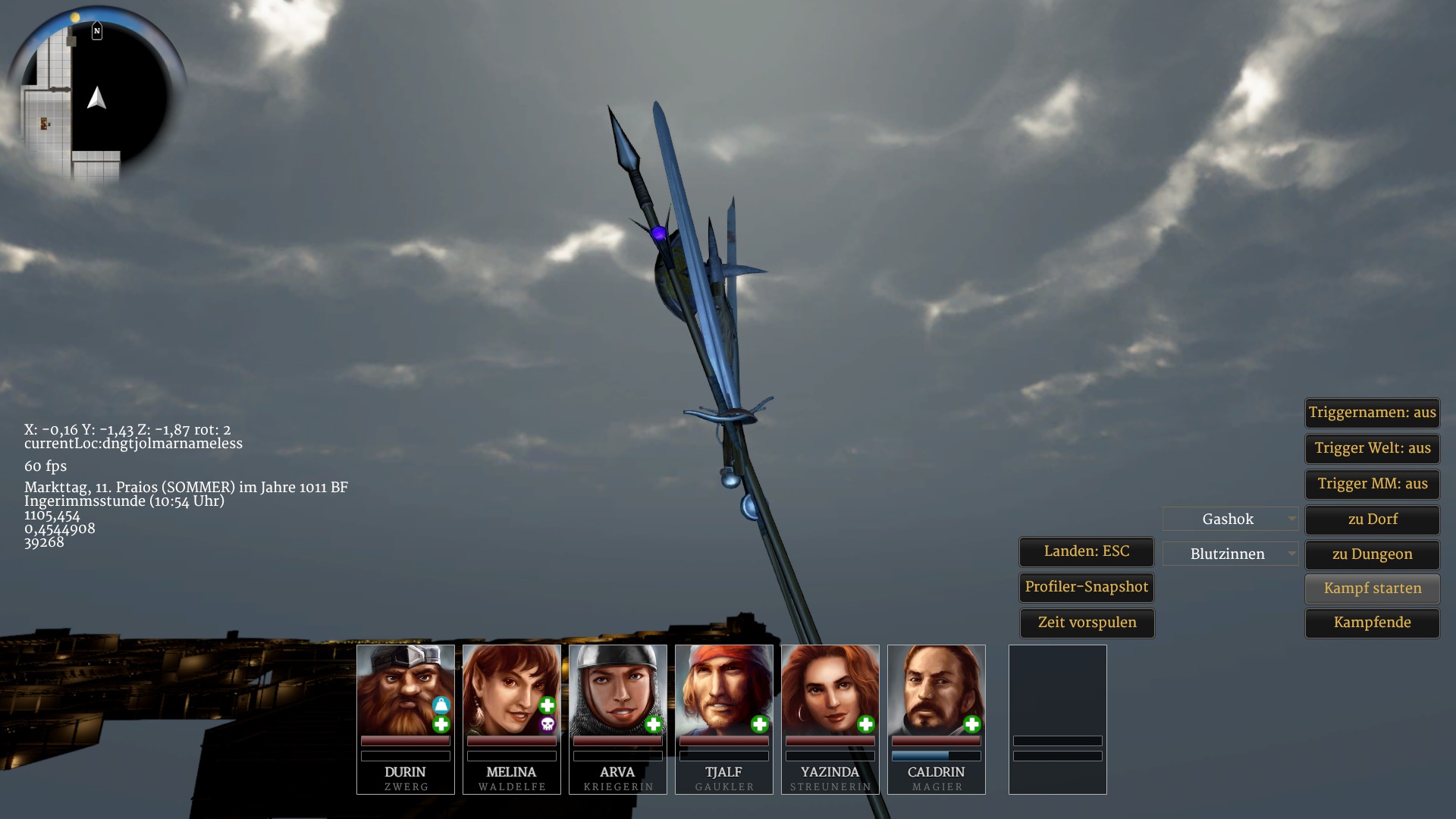Click Melina's purple skull status icon
The image size is (1456, 819).
point(548,725)
